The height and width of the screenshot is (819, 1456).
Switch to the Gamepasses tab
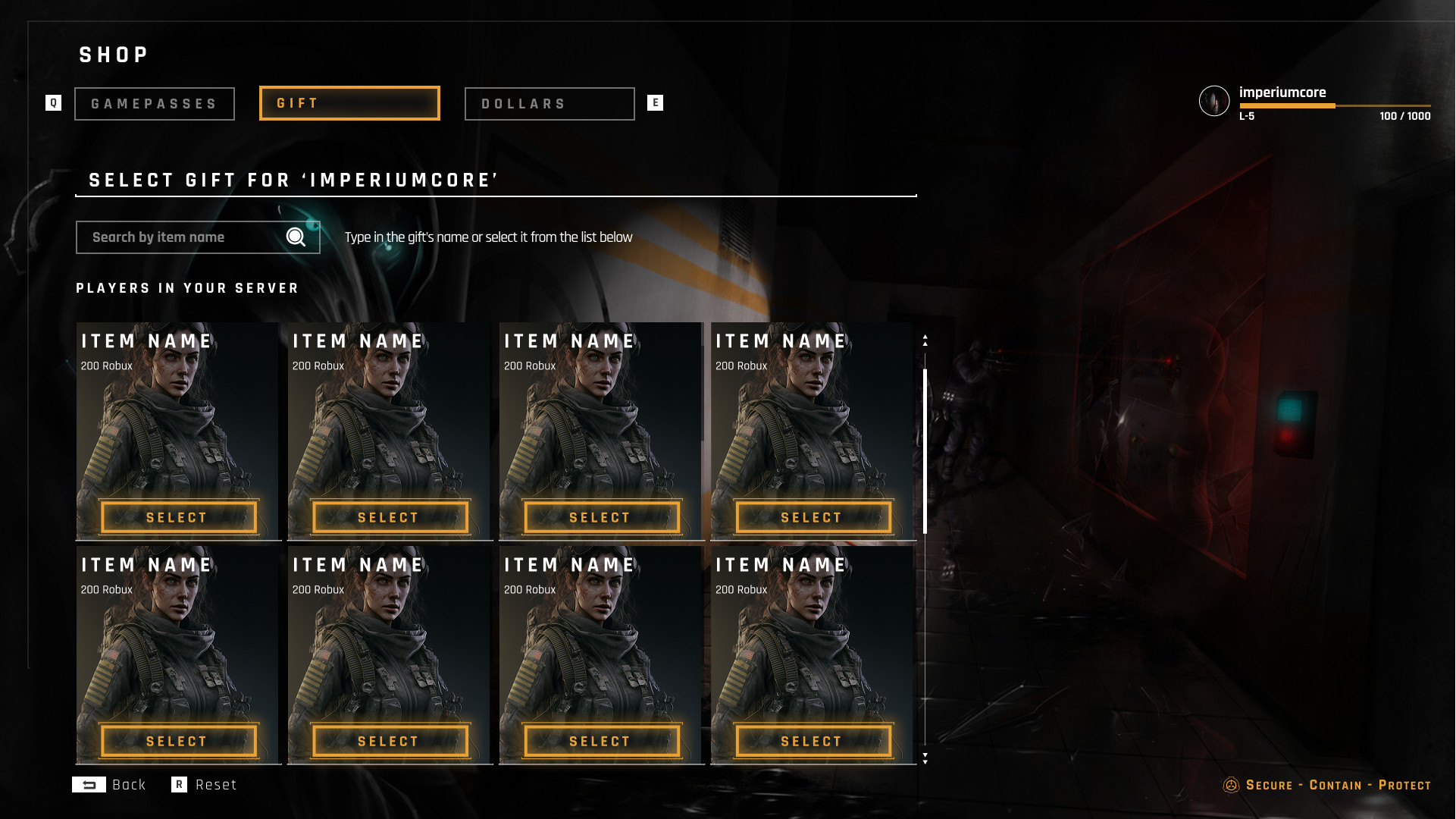pyautogui.click(x=155, y=104)
